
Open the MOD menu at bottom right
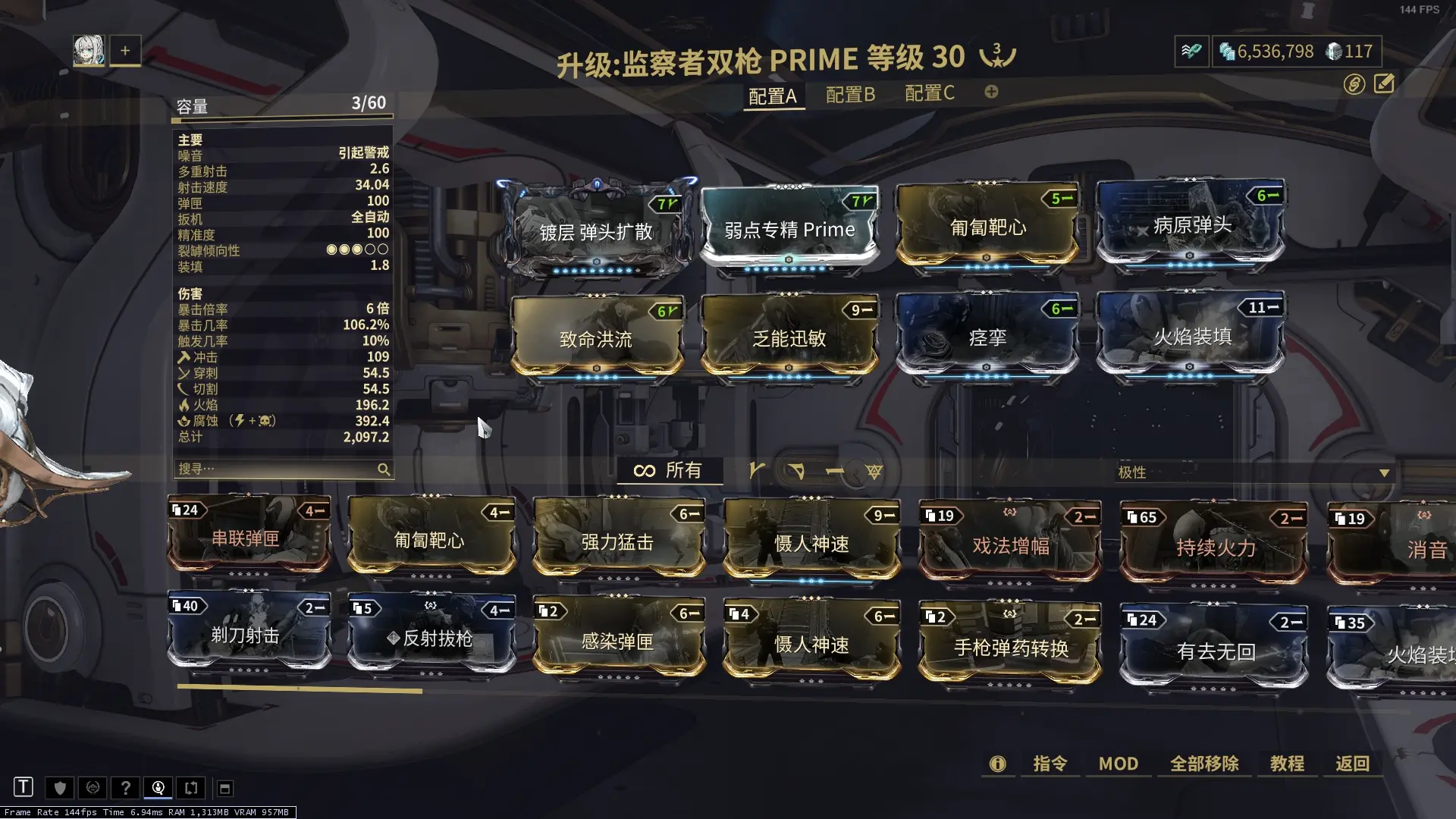1118,764
